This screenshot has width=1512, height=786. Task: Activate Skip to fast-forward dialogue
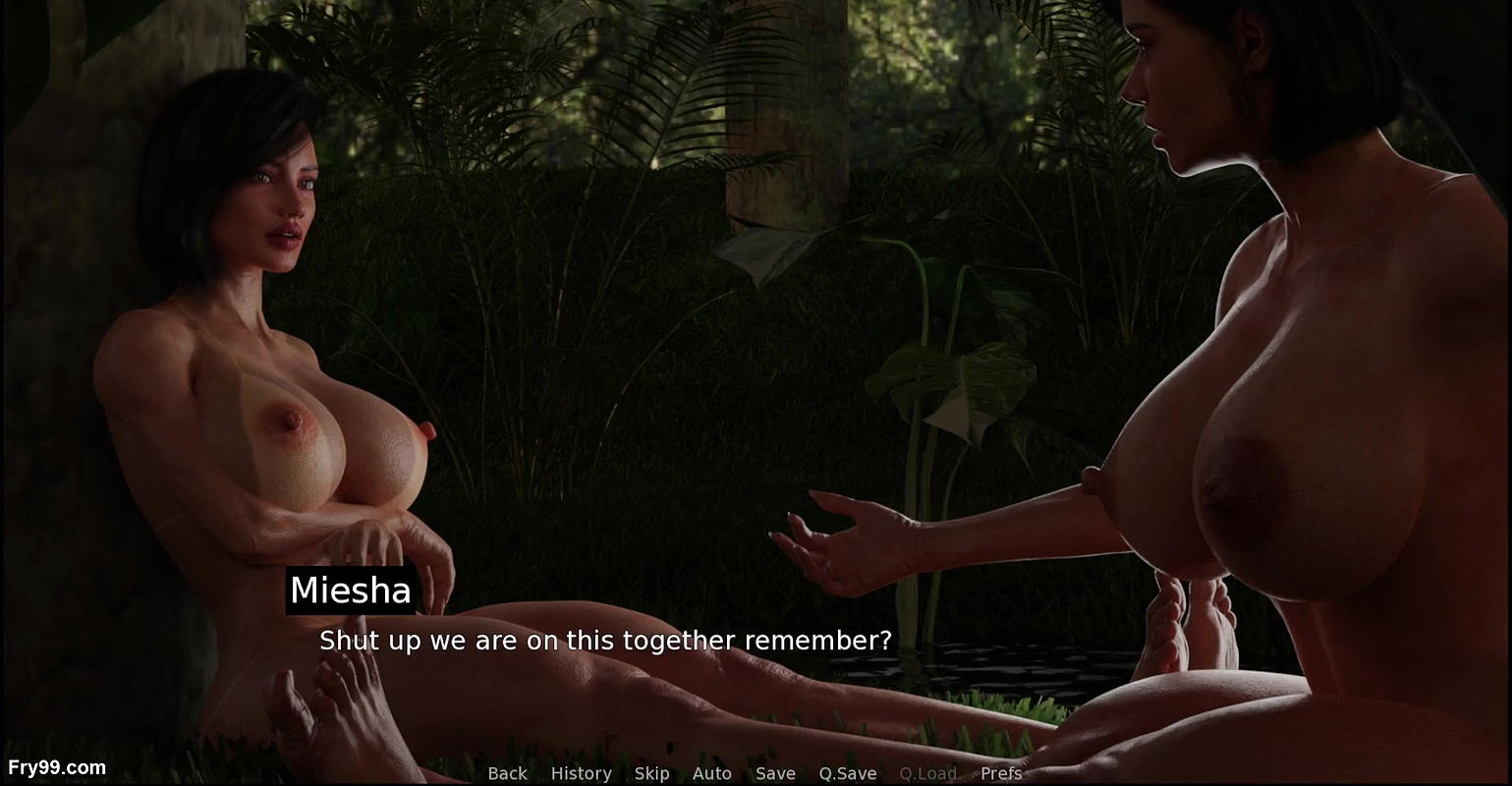(651, 773)
